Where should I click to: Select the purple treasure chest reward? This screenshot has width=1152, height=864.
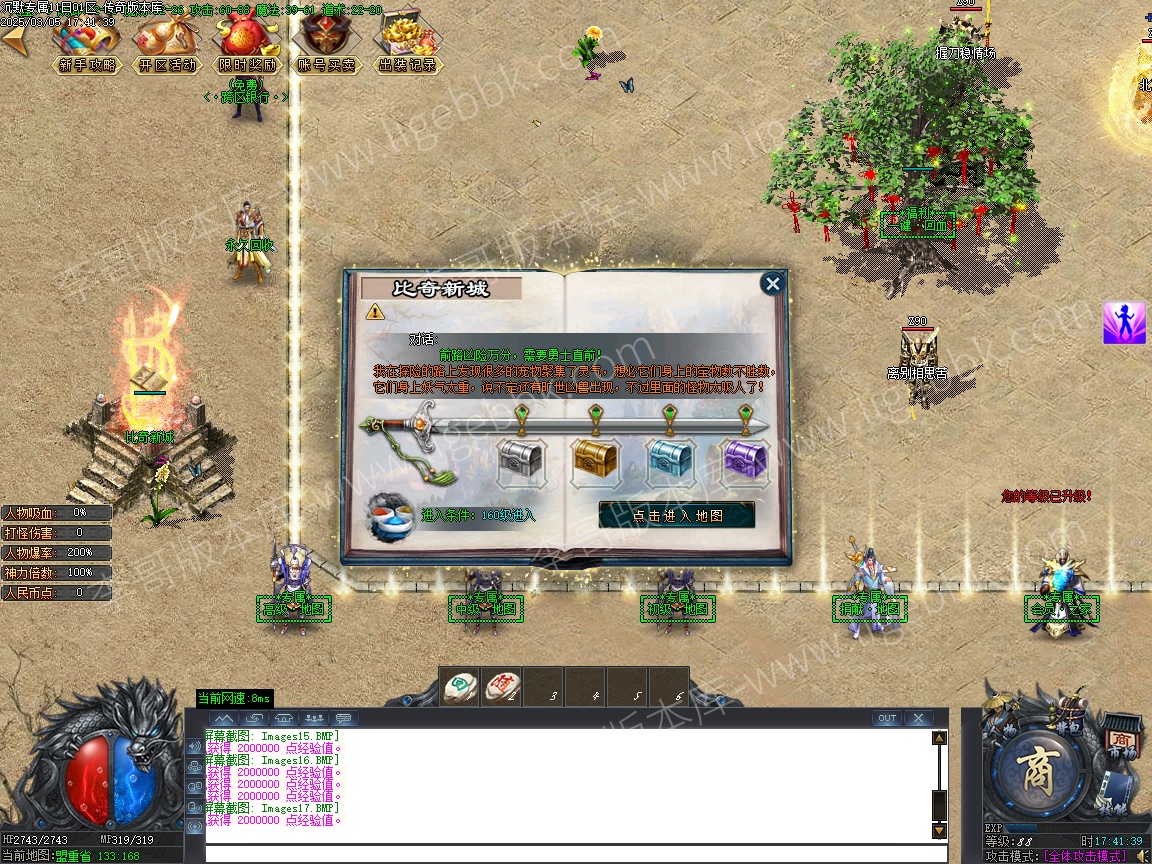click(745, 461)
